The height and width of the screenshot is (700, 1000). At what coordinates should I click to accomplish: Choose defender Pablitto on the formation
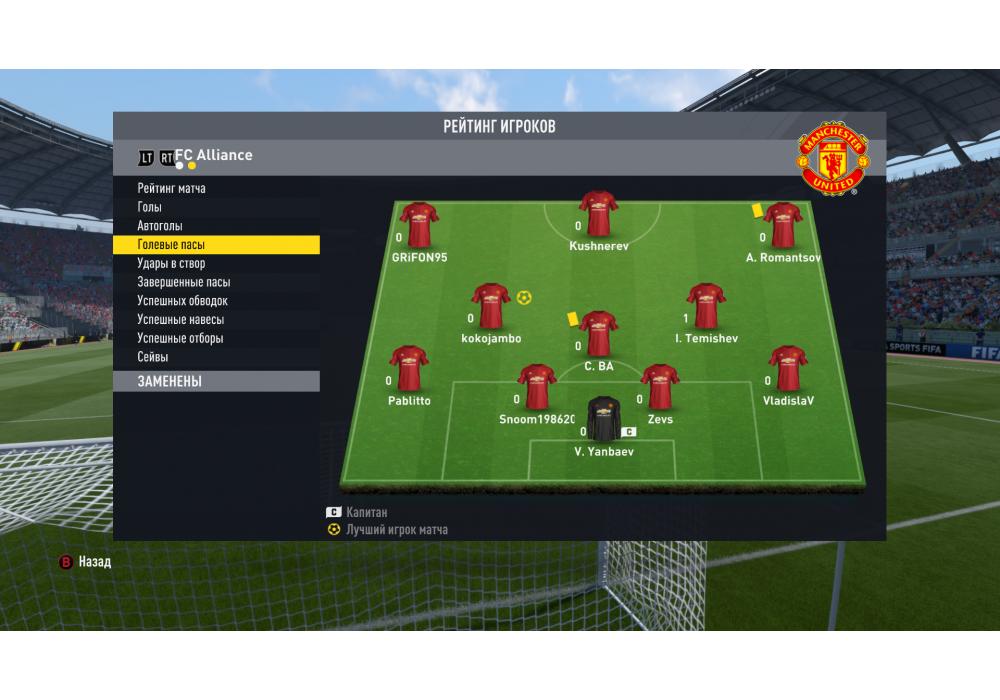coord(409,369)
